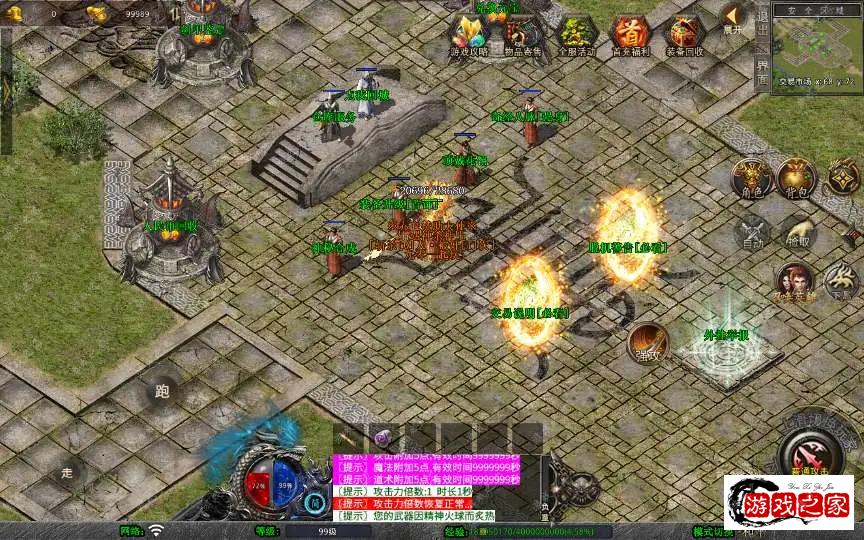
Task: Click the 下马 dismount horse button
Action: (842, 281)
